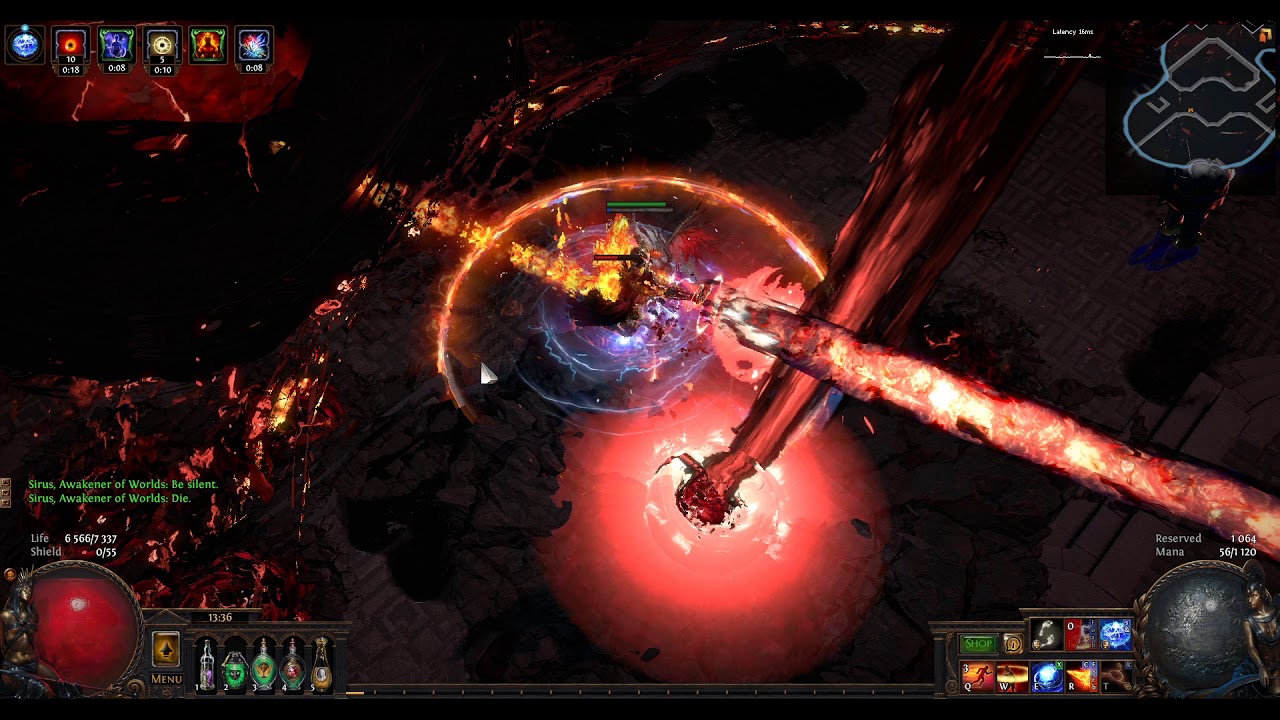
Task: Select the footprints skill slot
Action: tap(1046, 634)
